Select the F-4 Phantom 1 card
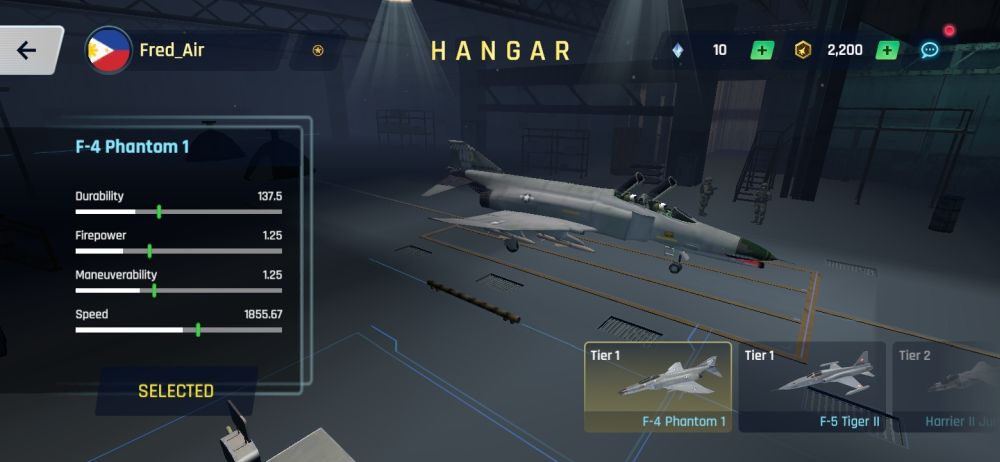Screen dimensions: 1000x462 (x=658, y=387)
